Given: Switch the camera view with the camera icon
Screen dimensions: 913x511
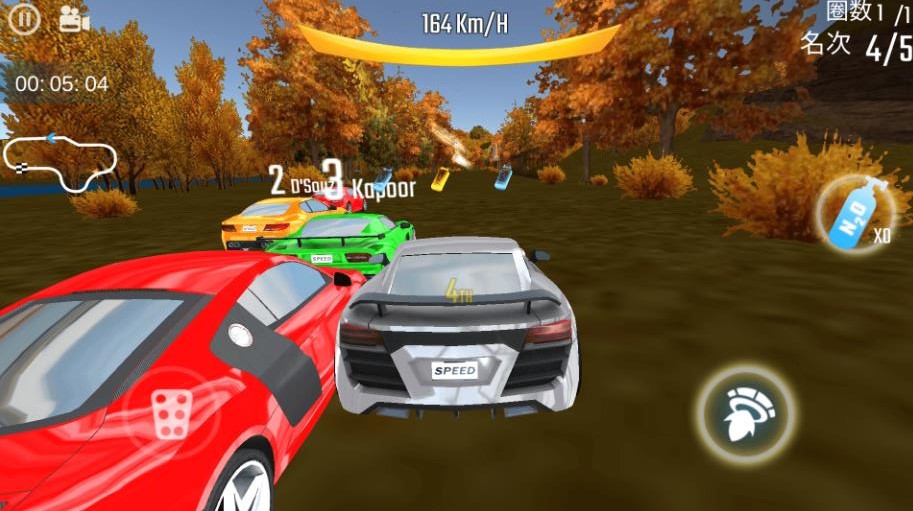Looking at the screenshot, I should 74,19.
